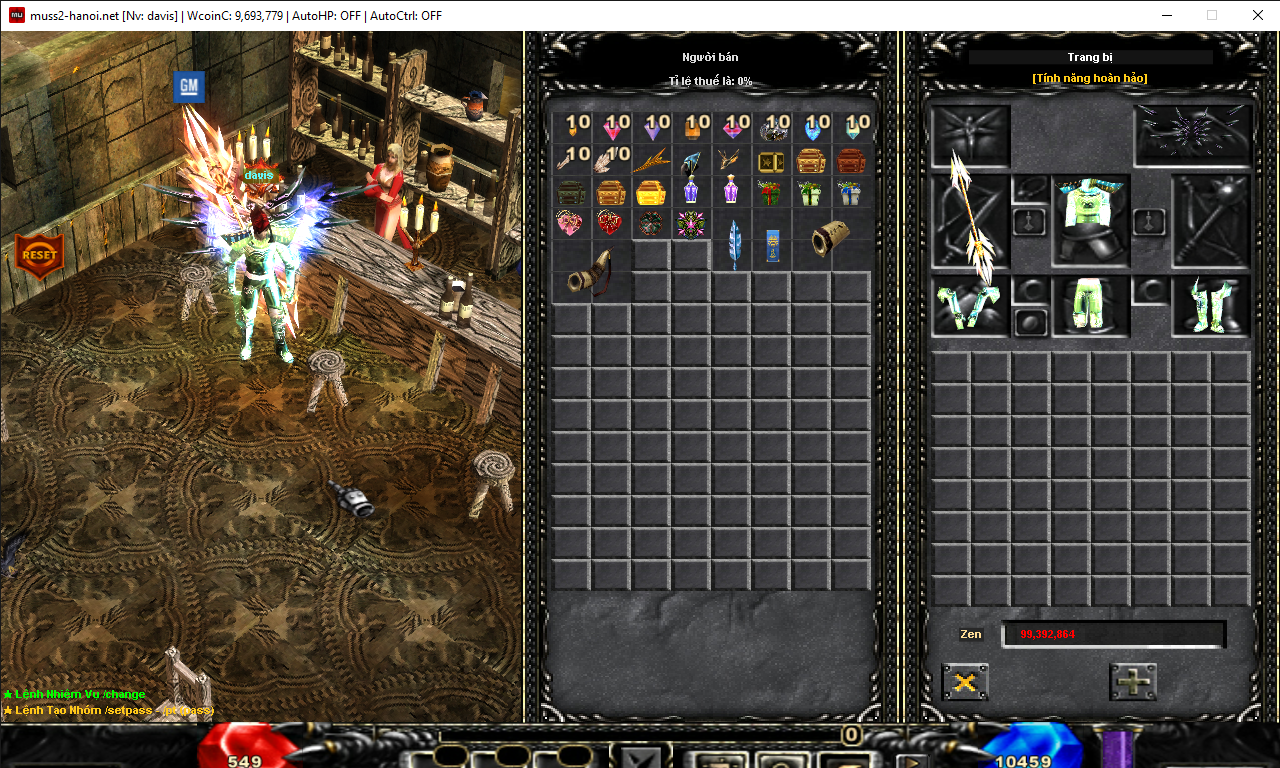
Task: Buy the blue feather item
Action: [x=733, y=243]
